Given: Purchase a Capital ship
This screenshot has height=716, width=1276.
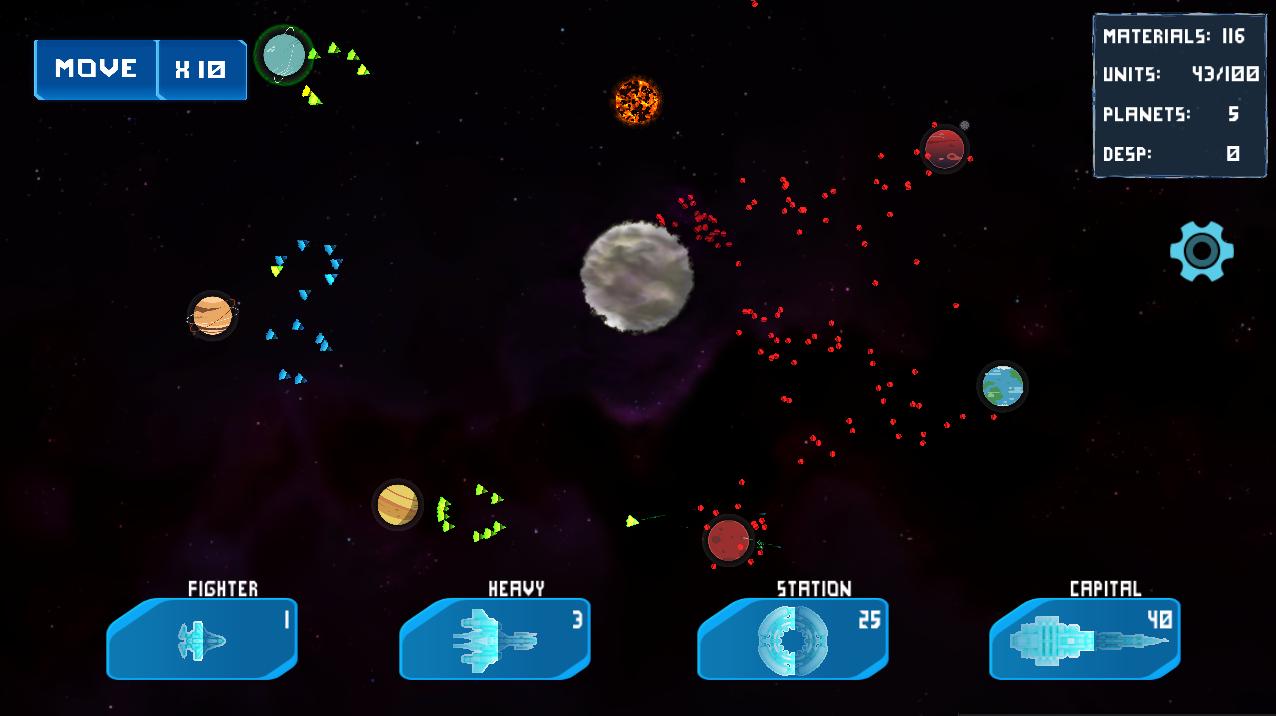Looking at the screenshot, I should coord(1085,638).
